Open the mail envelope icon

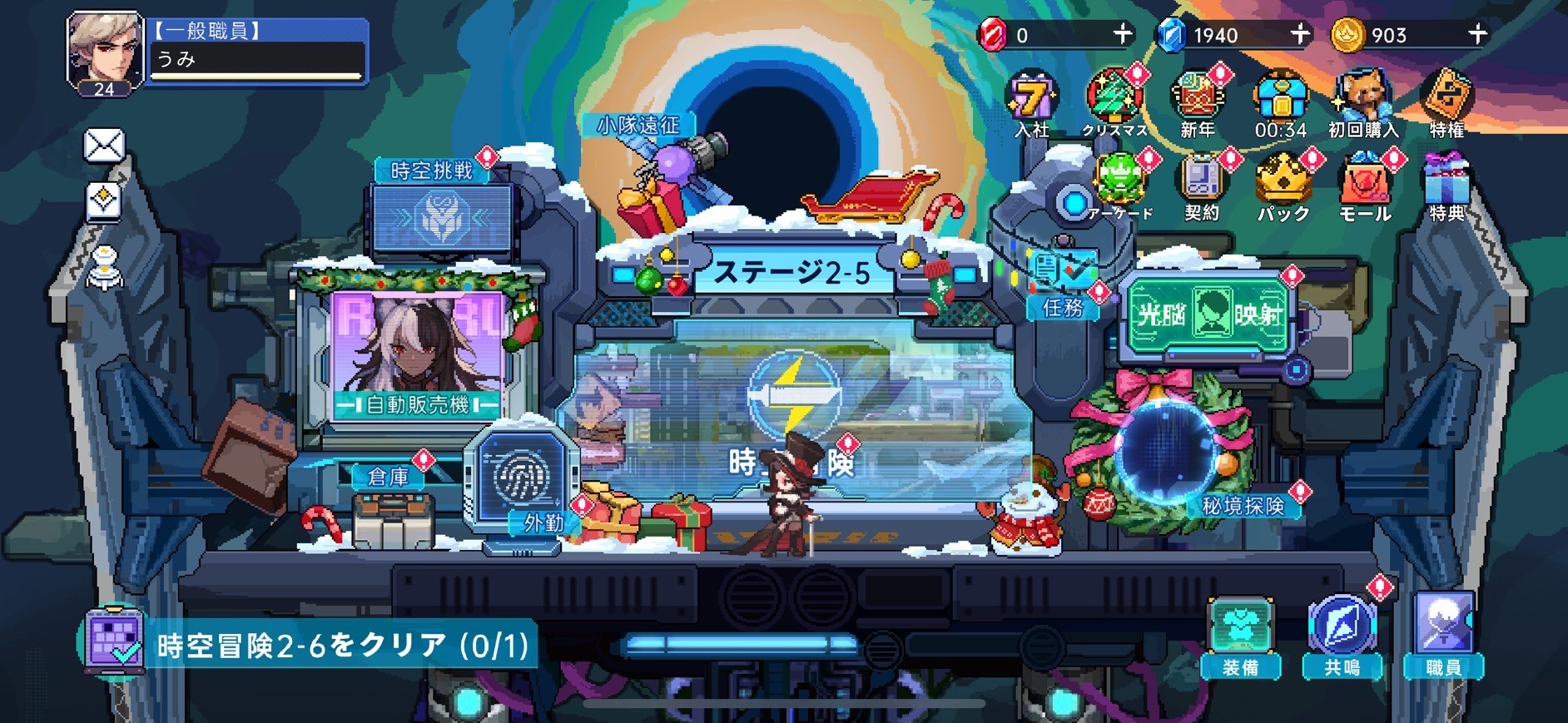coord(103,146)
